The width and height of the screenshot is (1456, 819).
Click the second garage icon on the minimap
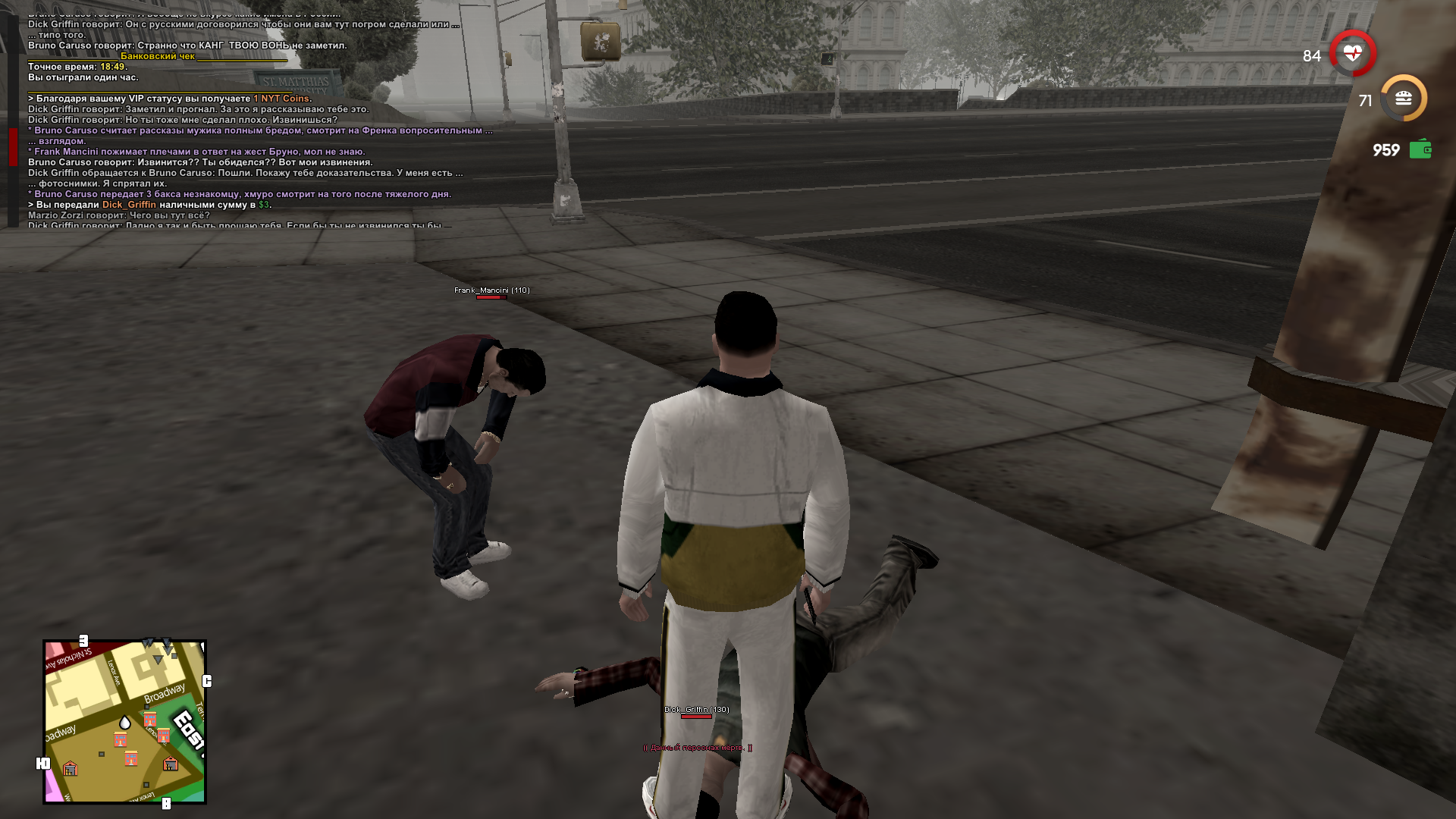point(170,765)
